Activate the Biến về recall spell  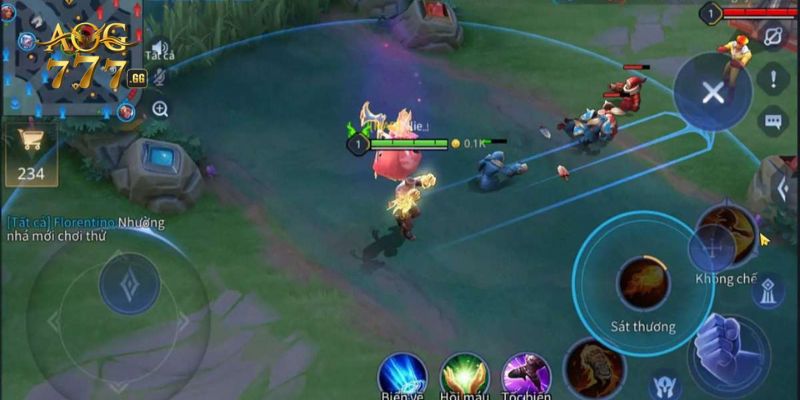click(x=402, y=376)
